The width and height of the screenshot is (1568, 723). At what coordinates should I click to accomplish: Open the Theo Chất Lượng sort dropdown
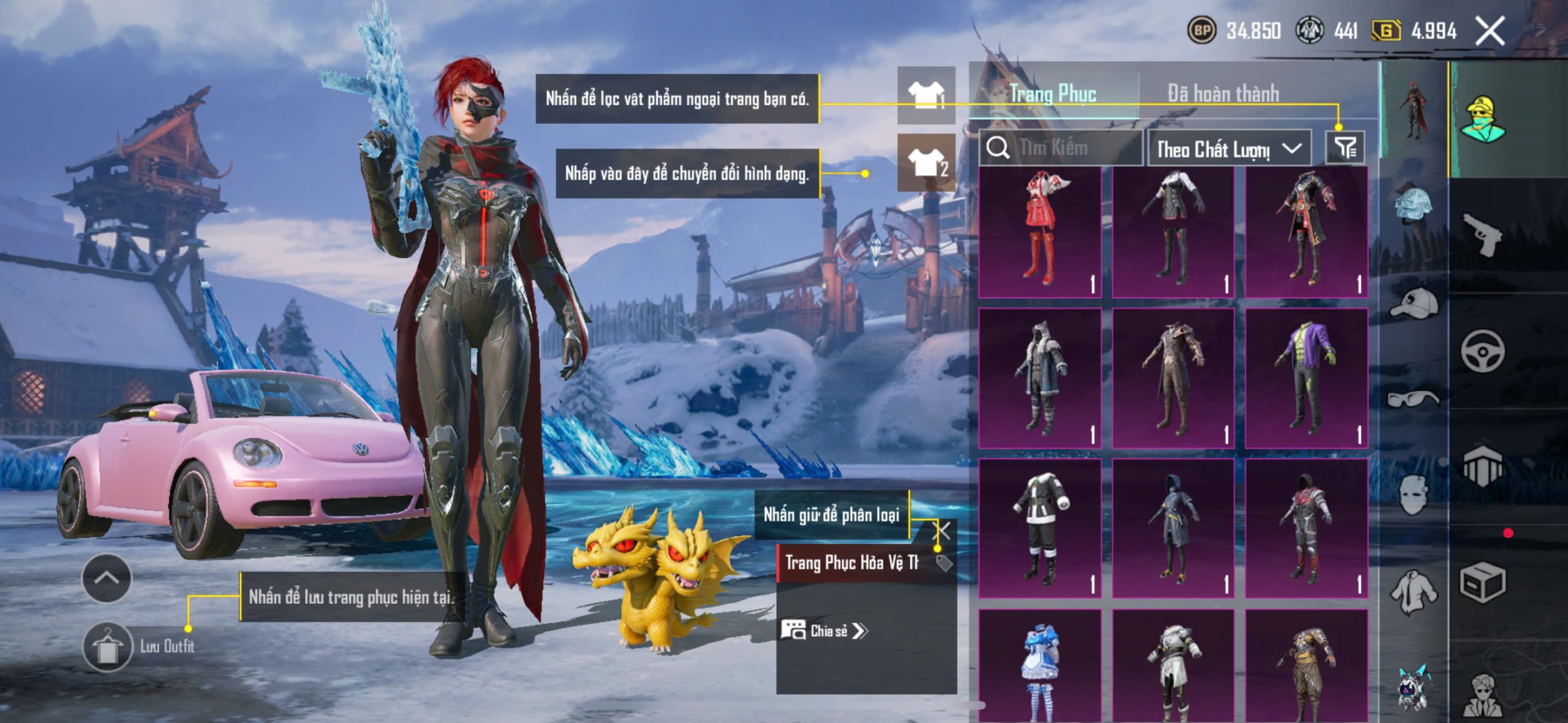click(x=1229, y=148)
